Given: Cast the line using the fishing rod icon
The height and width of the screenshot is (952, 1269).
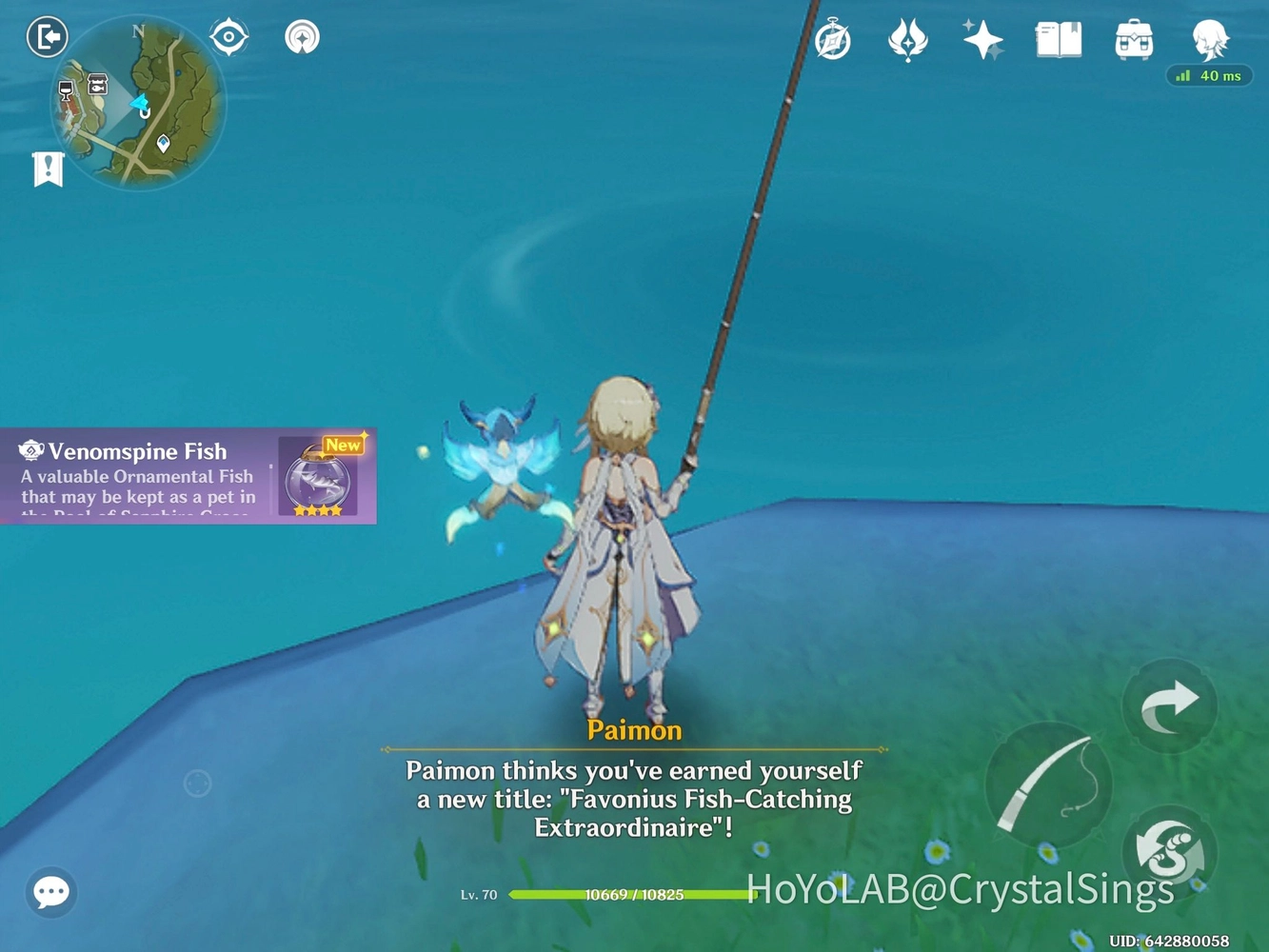Looking at the screenshot, I should coord(1050,783).
